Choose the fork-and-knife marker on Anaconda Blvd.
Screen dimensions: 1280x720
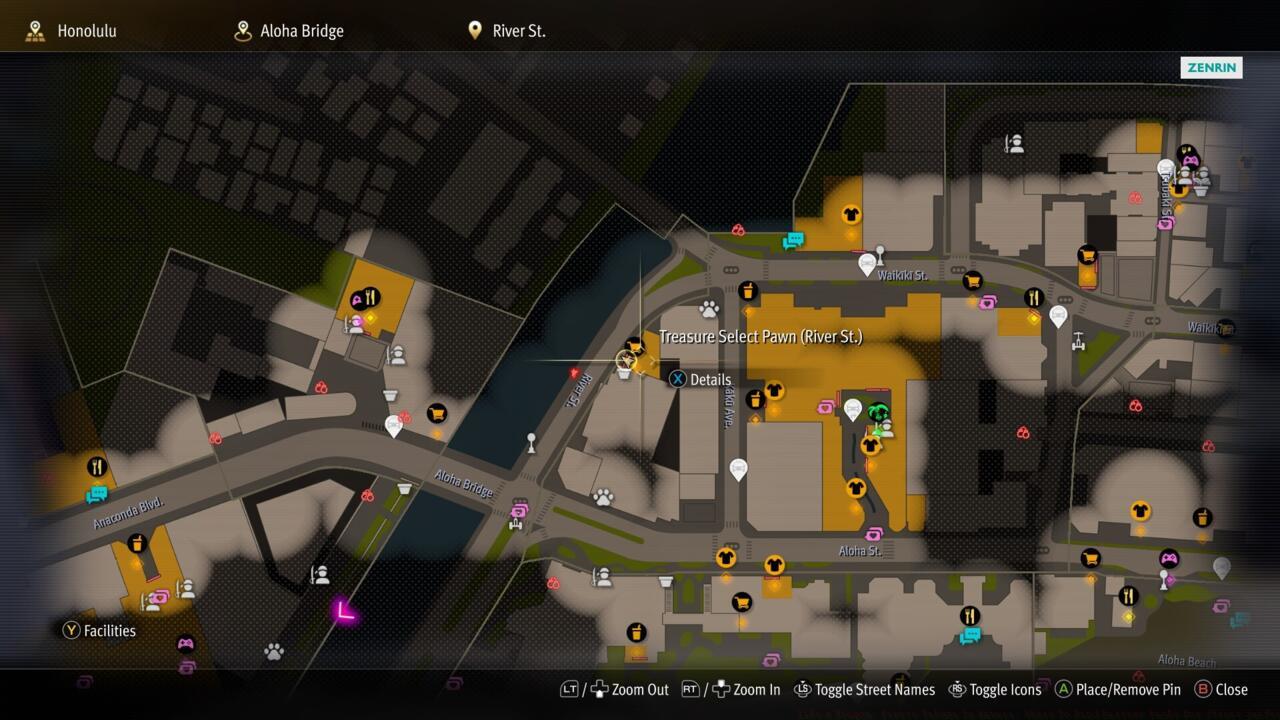pyautogui.click(x=96, y=466)
